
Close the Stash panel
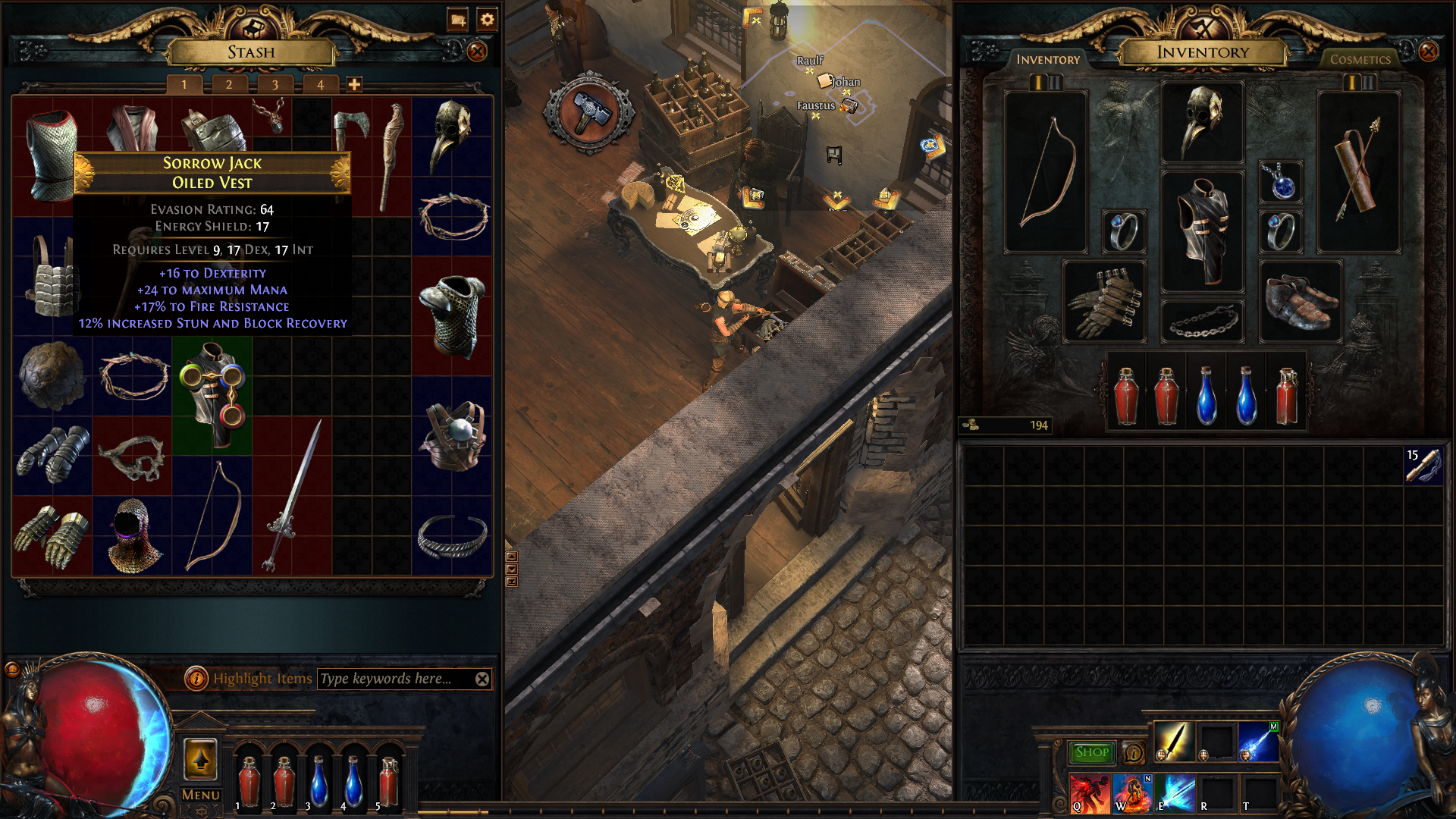pyautogui.click(x=477, y=52)
